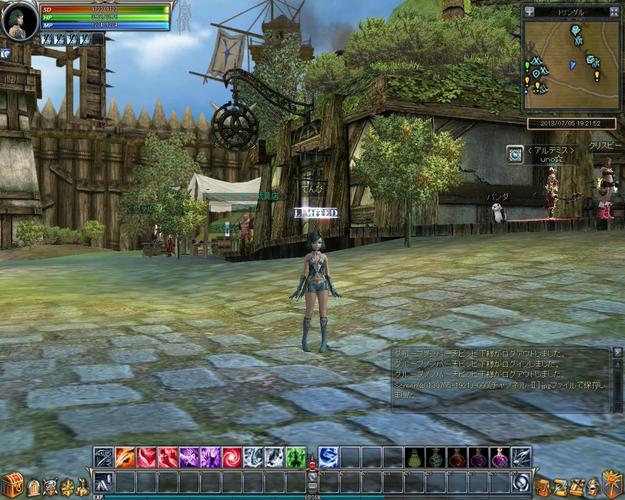This screenshot has height=500, width=625.
Task: Activate the blue swirl skill
Action: click(x=328, y=458)
